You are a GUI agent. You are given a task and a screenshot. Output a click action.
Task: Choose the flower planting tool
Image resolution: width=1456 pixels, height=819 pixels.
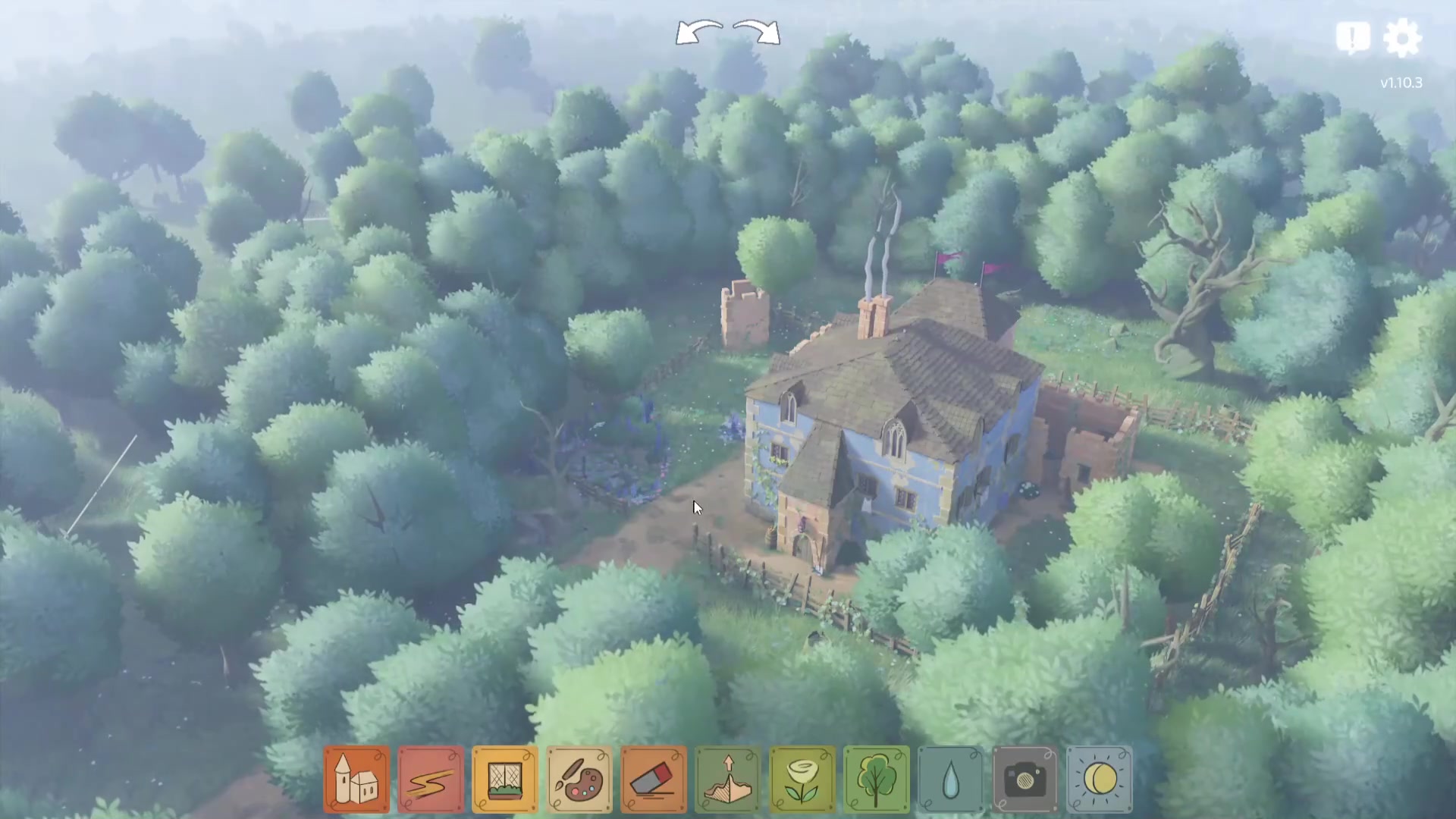[802, 780]
